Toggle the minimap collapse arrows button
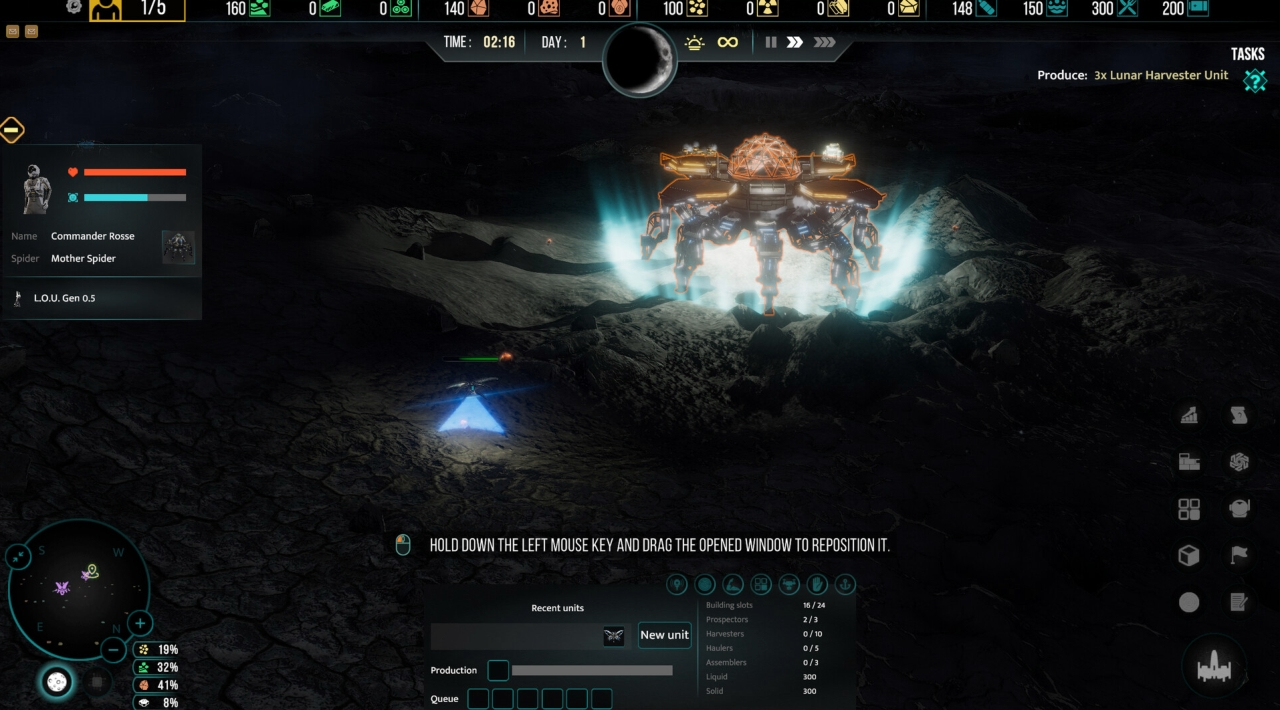1280x710 pixels. (19, 557)
